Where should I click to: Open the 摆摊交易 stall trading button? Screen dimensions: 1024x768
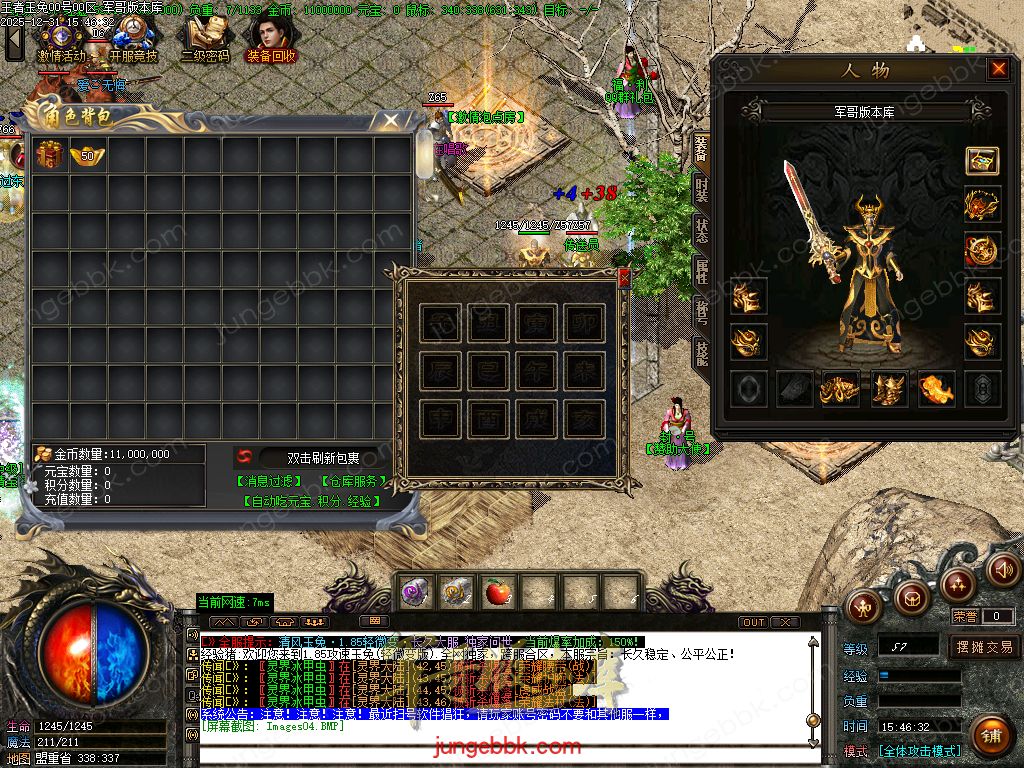coord(985,647)
